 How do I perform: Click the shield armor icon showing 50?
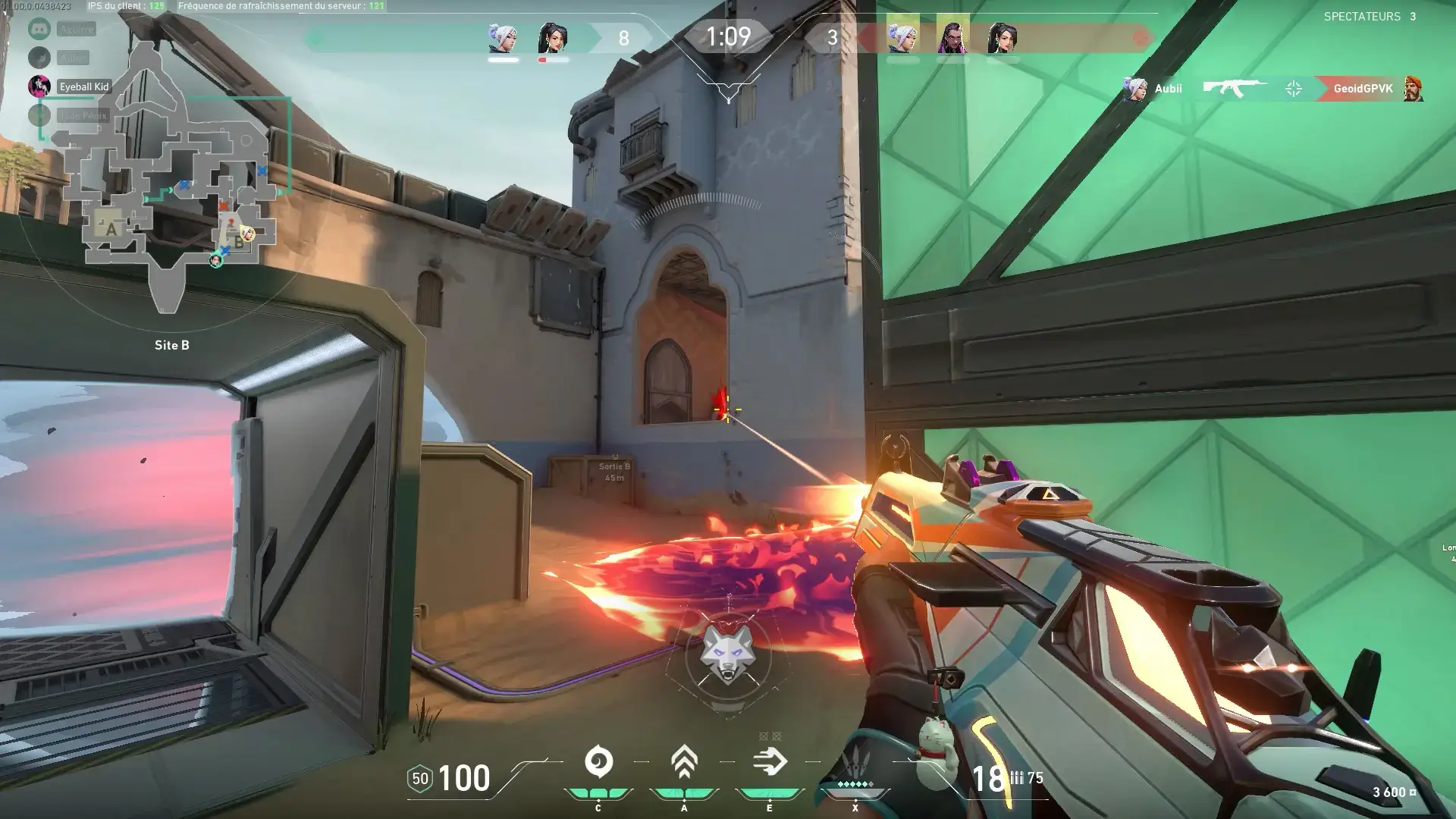419,778
